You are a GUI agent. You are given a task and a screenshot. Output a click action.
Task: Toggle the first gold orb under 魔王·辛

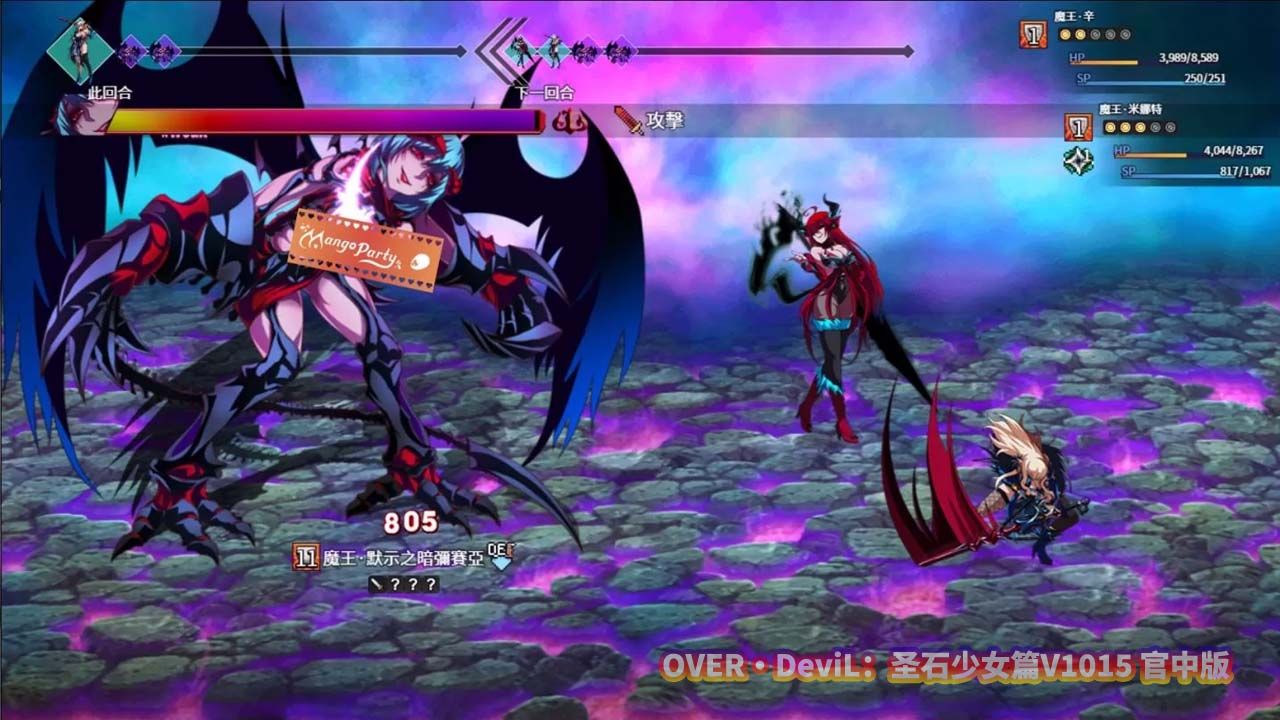point(1065,34)
